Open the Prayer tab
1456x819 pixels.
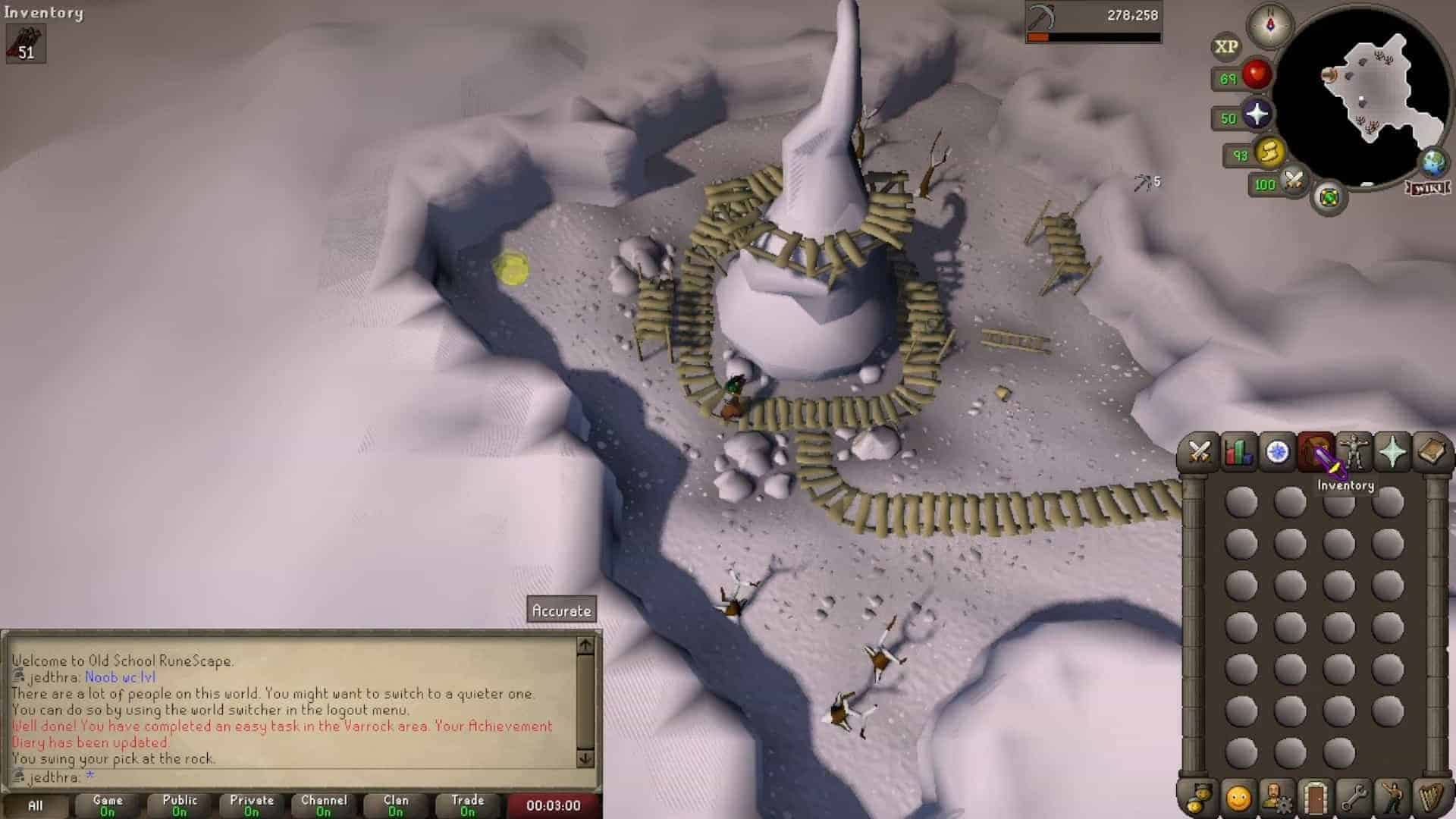click(1392, 453)
